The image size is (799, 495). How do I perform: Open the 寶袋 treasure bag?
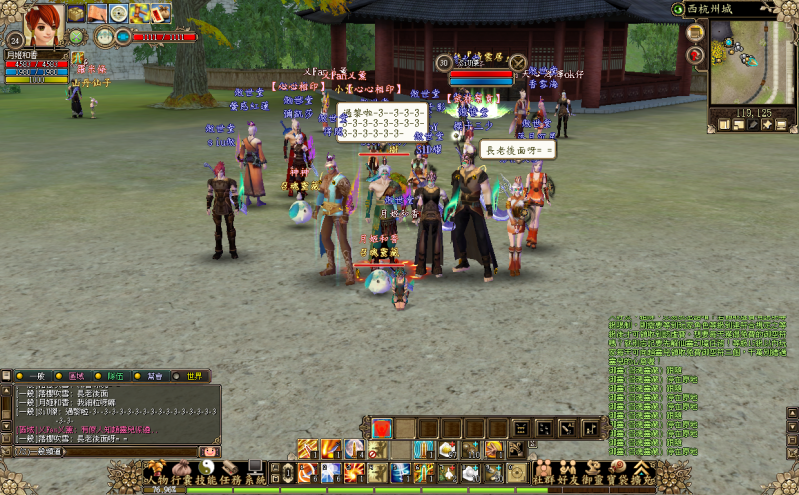(x=618, y=477)
